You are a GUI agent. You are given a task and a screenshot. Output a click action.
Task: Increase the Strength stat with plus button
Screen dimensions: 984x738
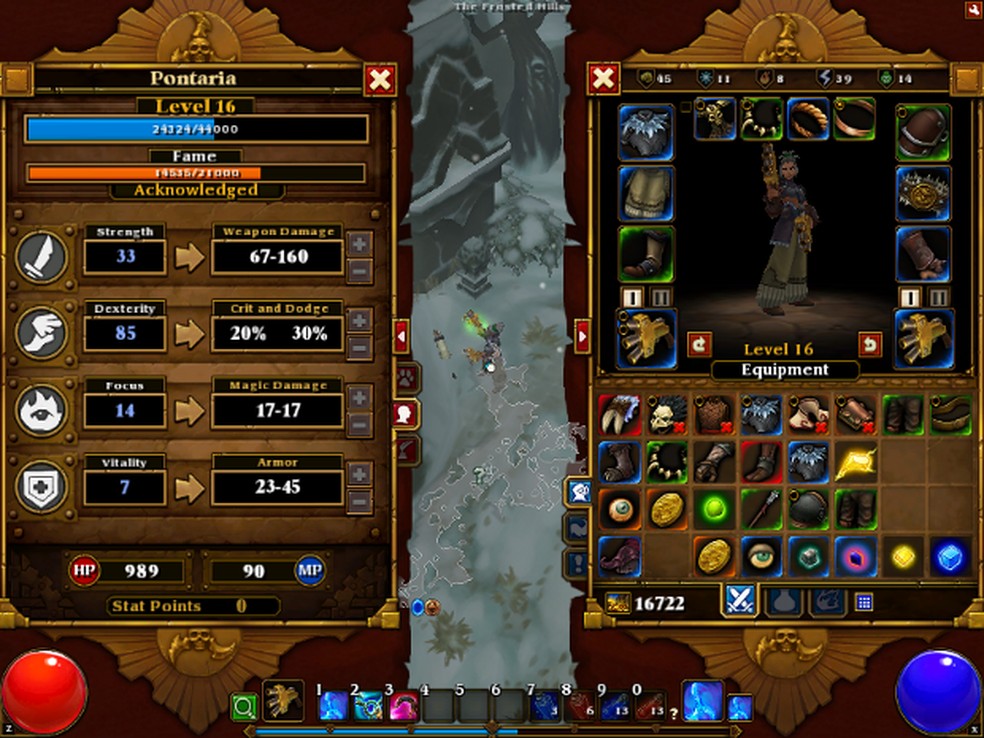pos(361,243)
